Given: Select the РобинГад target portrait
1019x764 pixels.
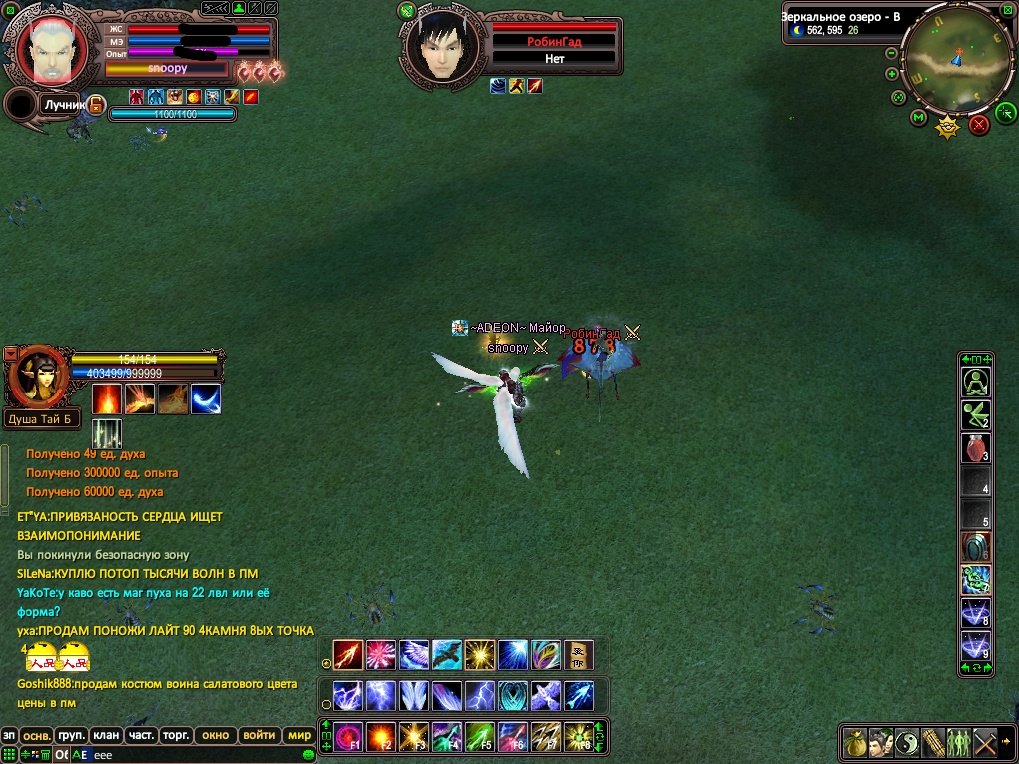Looking at the screenshot, I should [x=441, y=48].
